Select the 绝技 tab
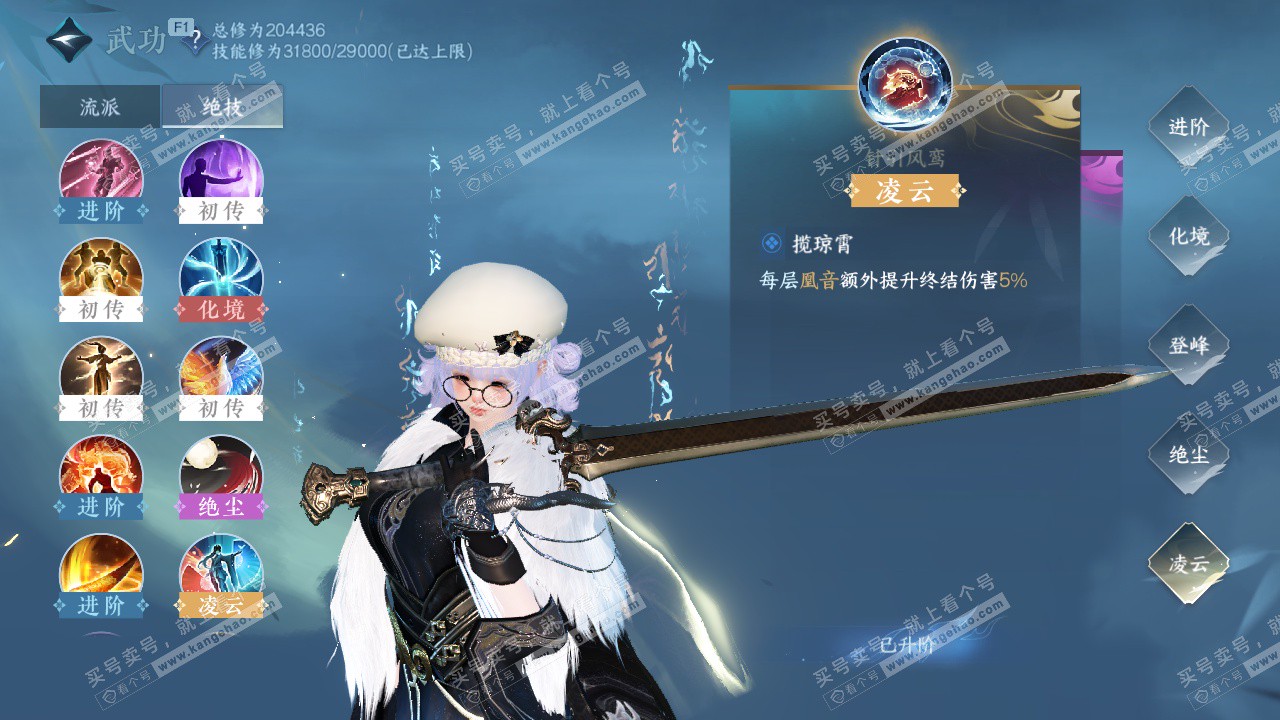 222,107
